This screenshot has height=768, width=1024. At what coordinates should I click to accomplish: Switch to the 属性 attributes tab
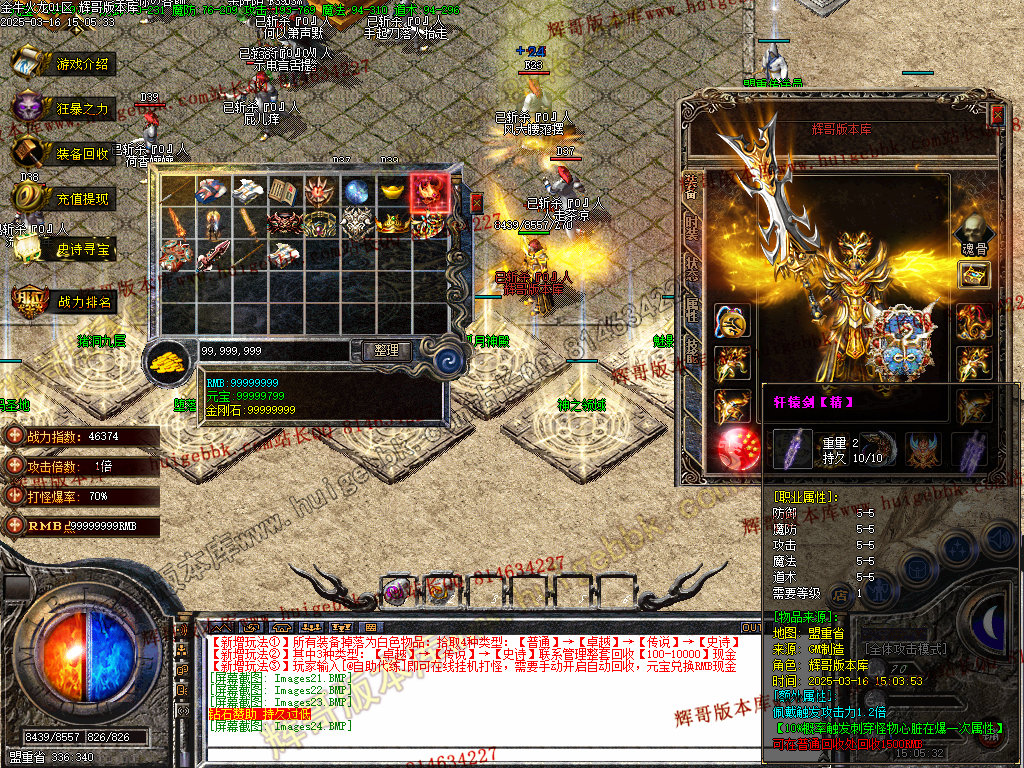coord(691,311)
